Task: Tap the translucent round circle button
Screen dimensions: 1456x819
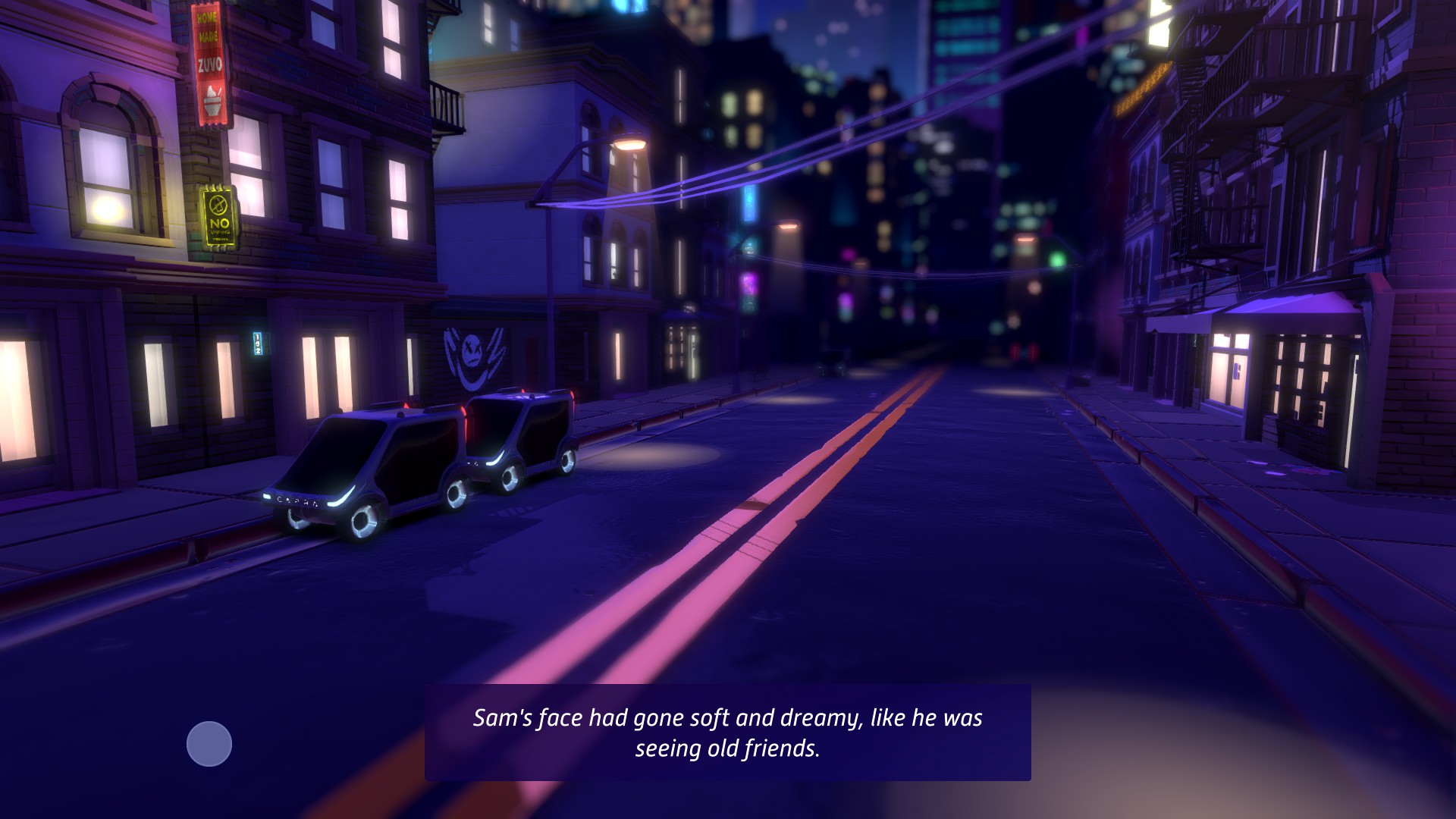Action: pos(209,744)
